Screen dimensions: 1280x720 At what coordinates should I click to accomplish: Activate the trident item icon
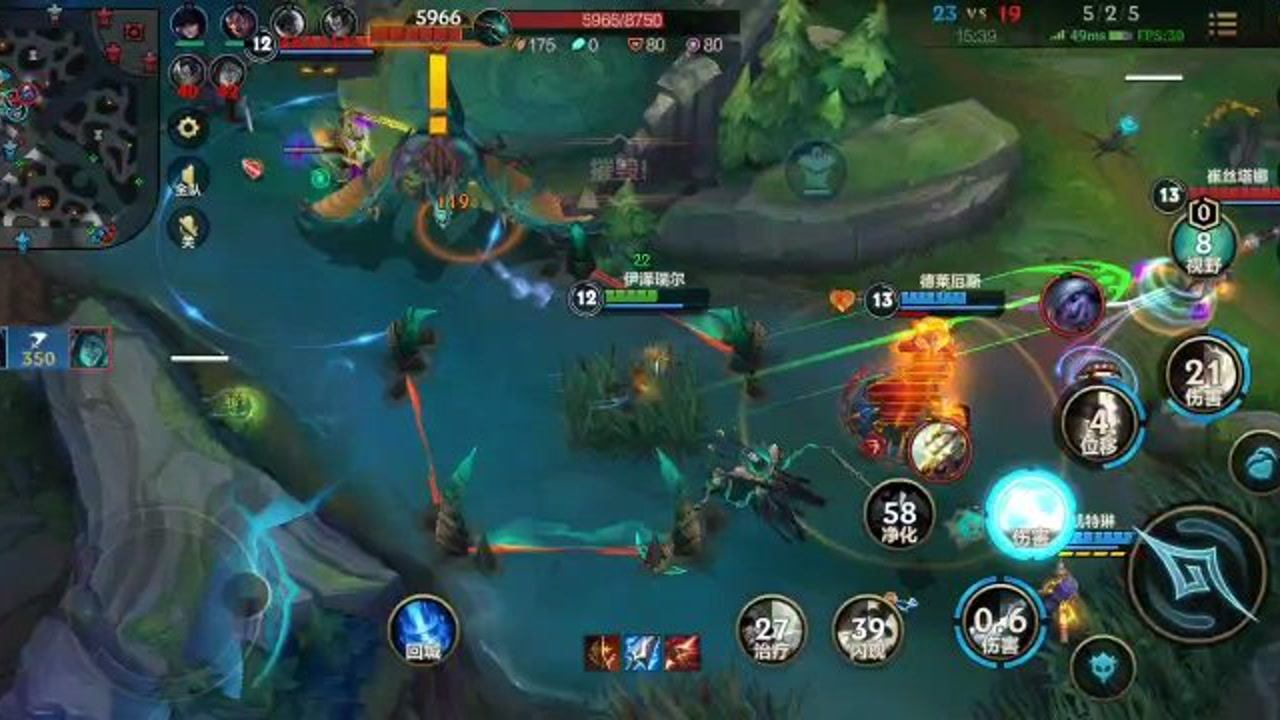pos(940,448)
